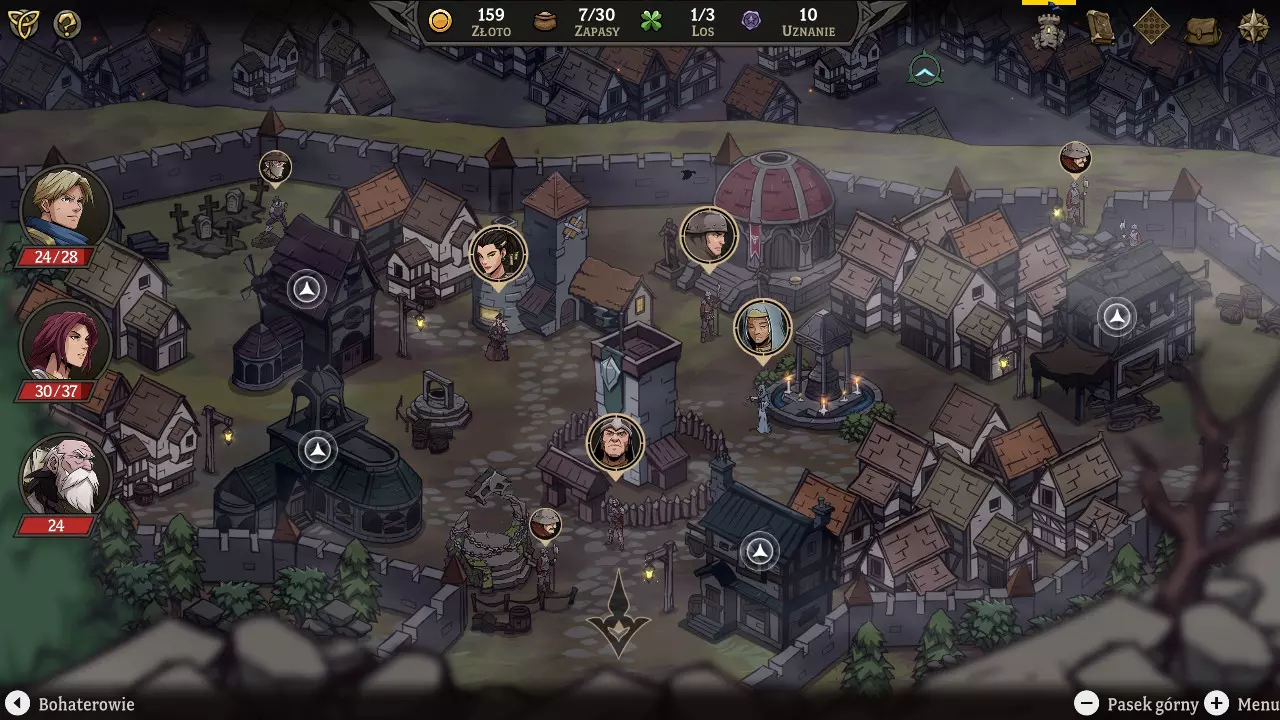Open the question mark help icon

(67, 24)
